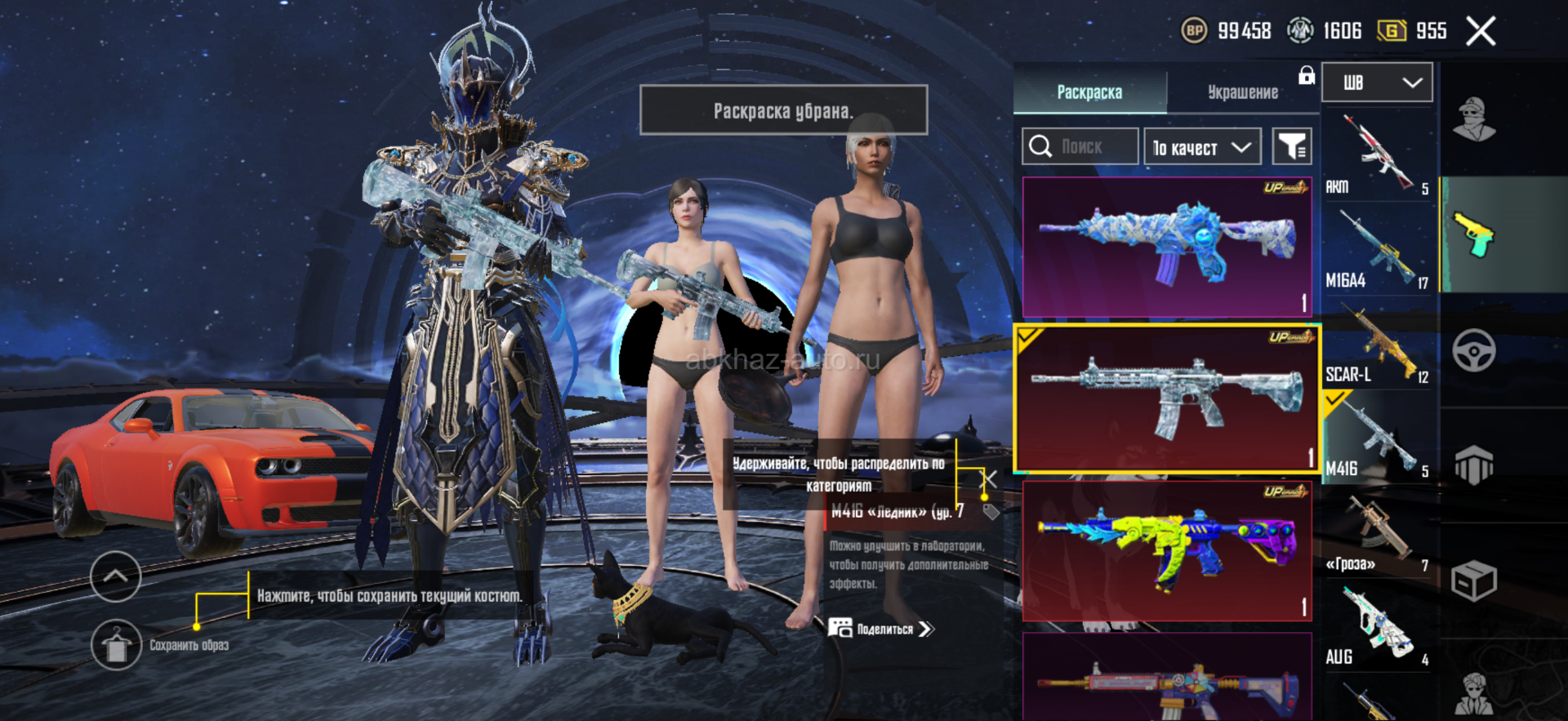Open the sort-by-quality dropdown

pos(1202,147)
